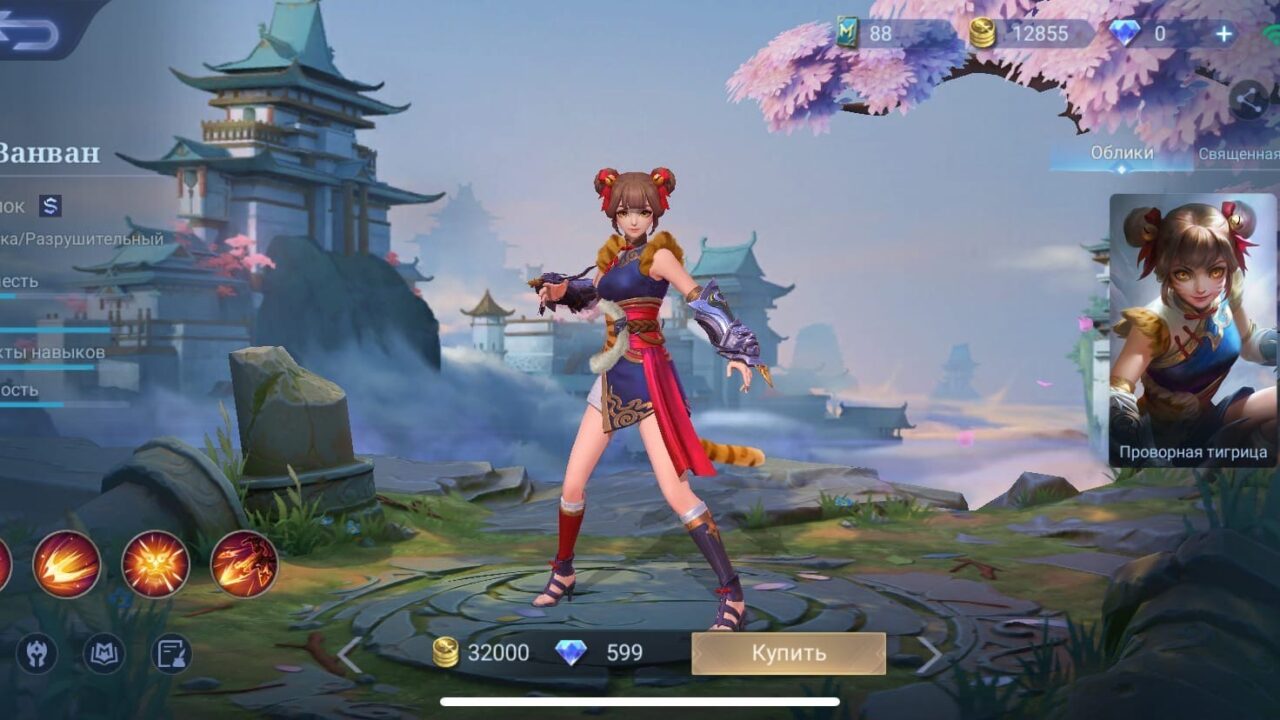The height and width of the screenshot is (720, 1280).
Task: Open the M book guide icon
Action: click(x=104, y=654)
